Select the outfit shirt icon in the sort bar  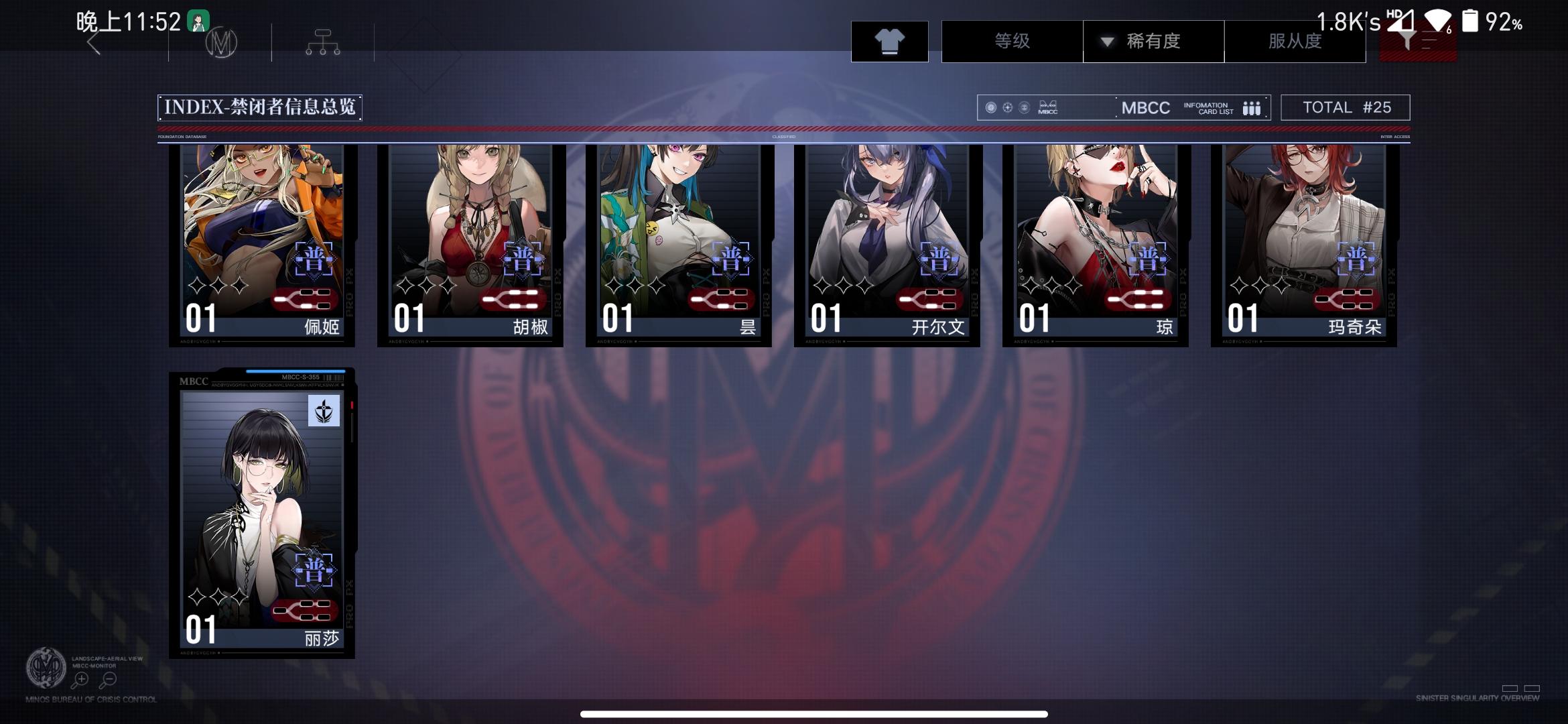click(889, 41)
